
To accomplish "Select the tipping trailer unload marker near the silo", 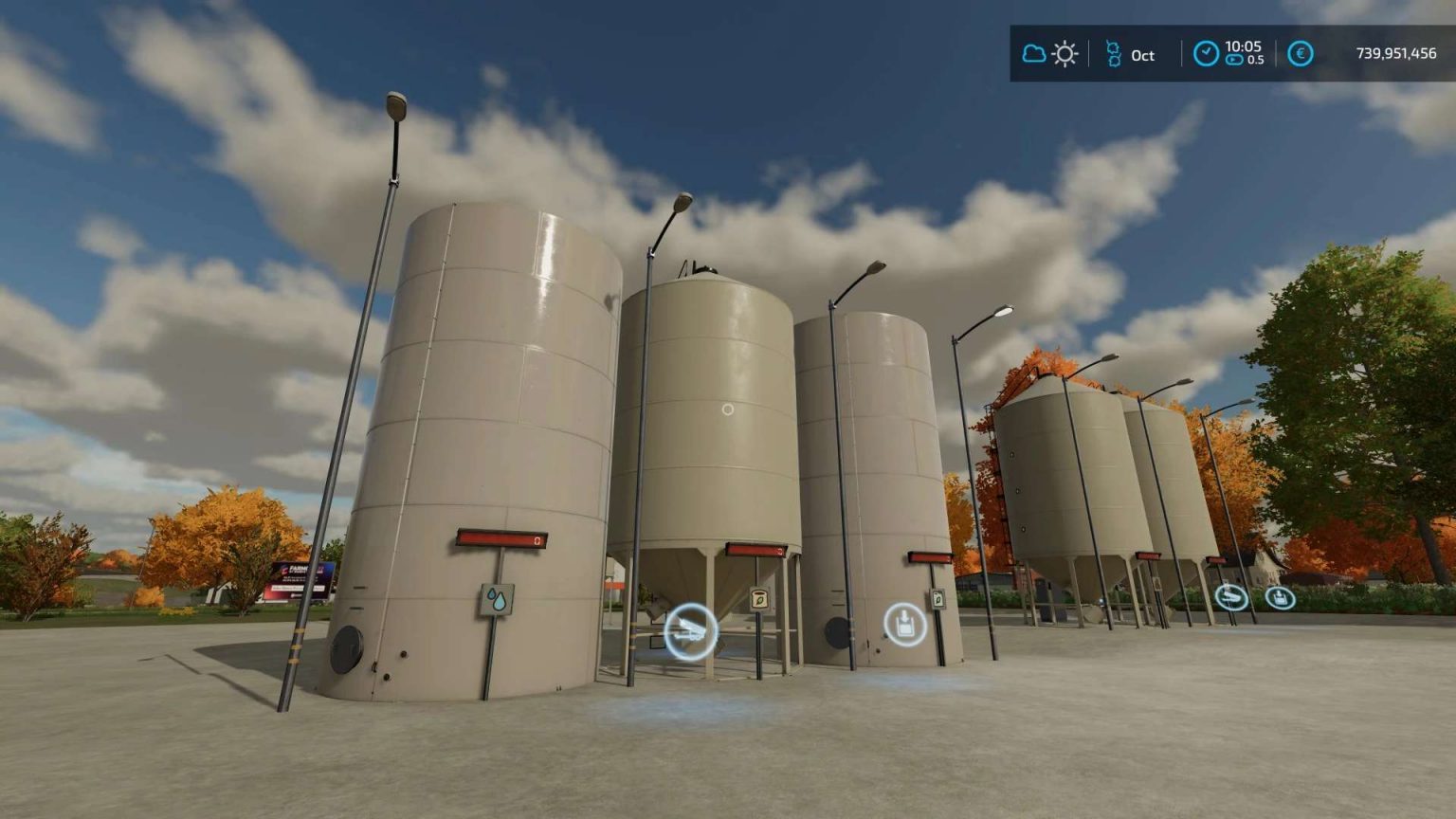I will (692, 630).
